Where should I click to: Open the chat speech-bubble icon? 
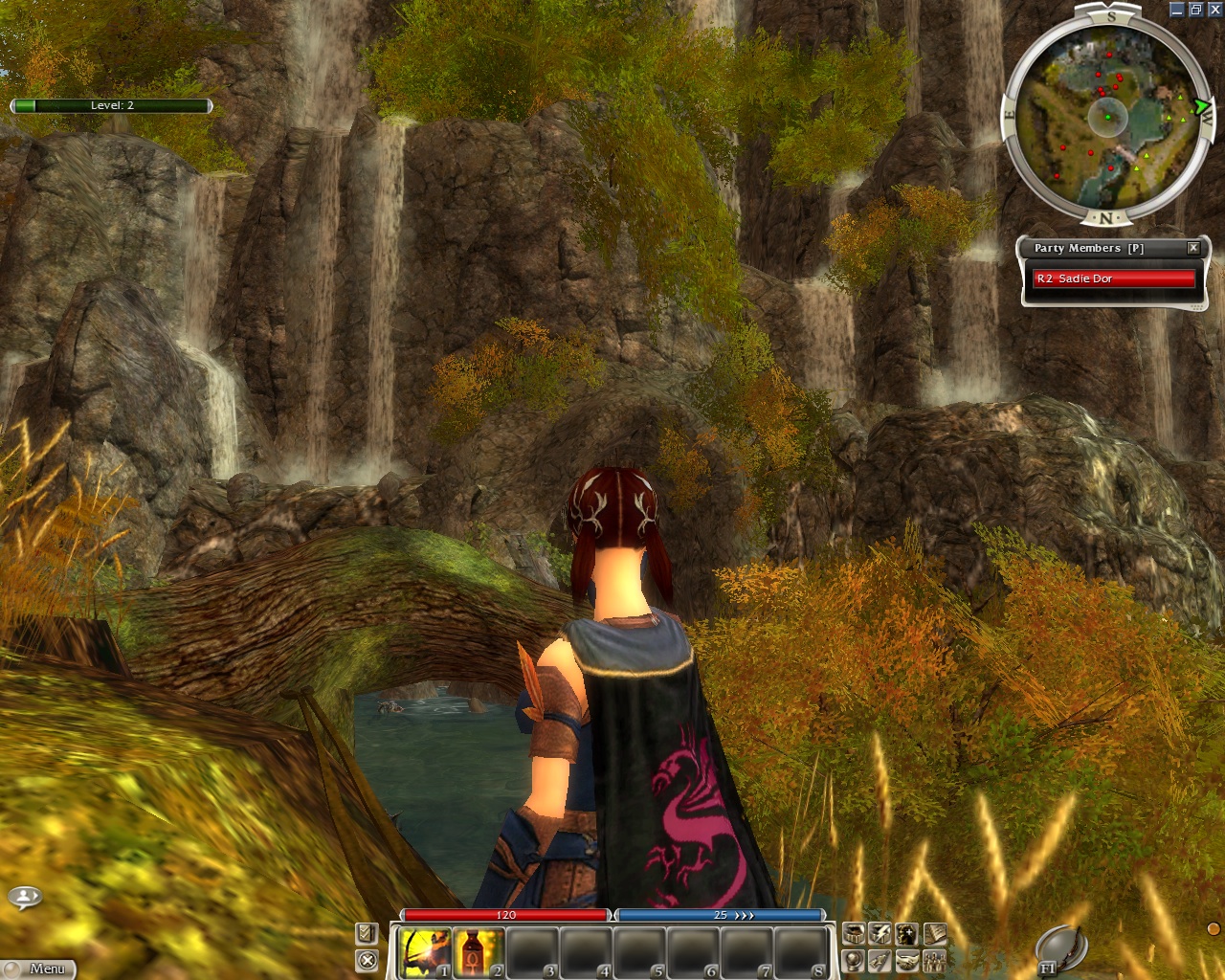24,898
